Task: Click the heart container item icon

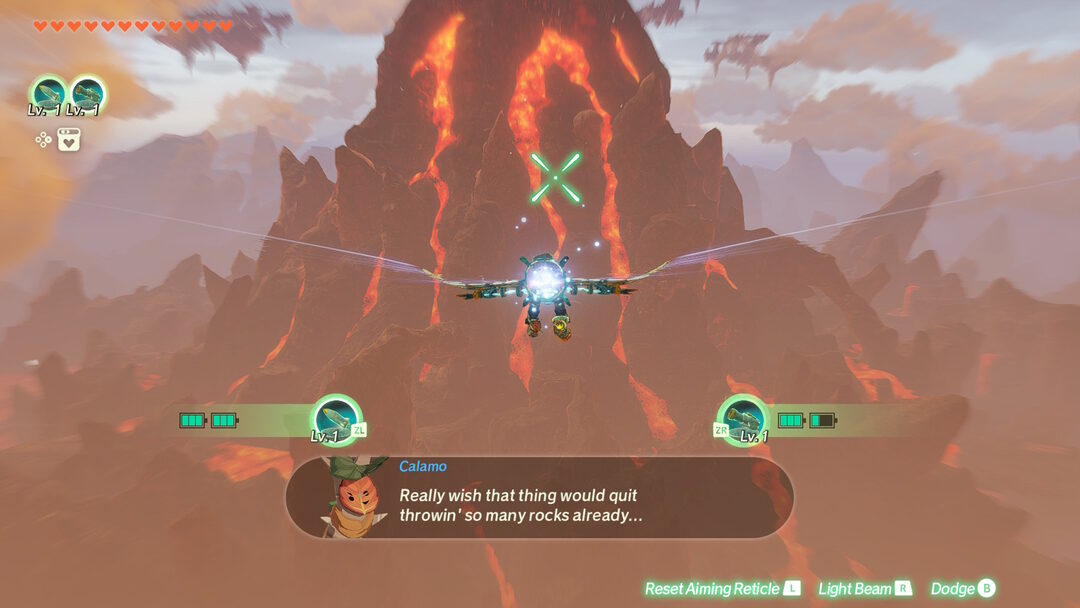Action: coord(68,139)
